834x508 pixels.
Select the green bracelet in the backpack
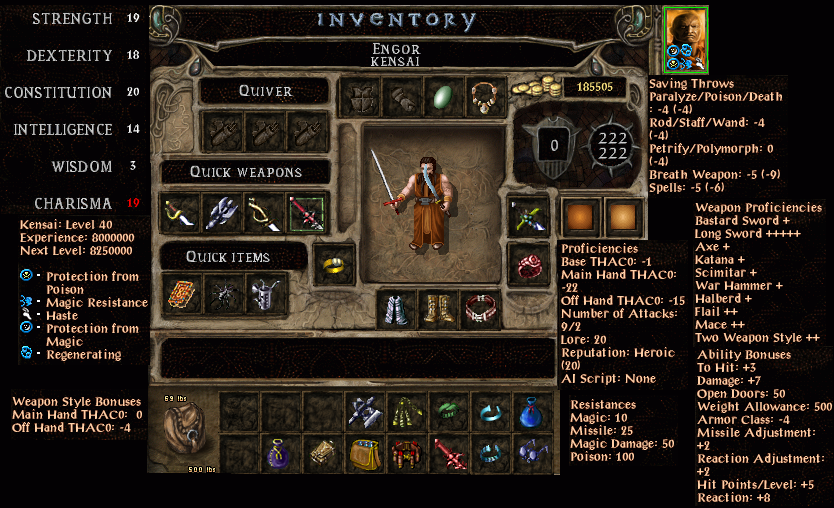(448, 411)
